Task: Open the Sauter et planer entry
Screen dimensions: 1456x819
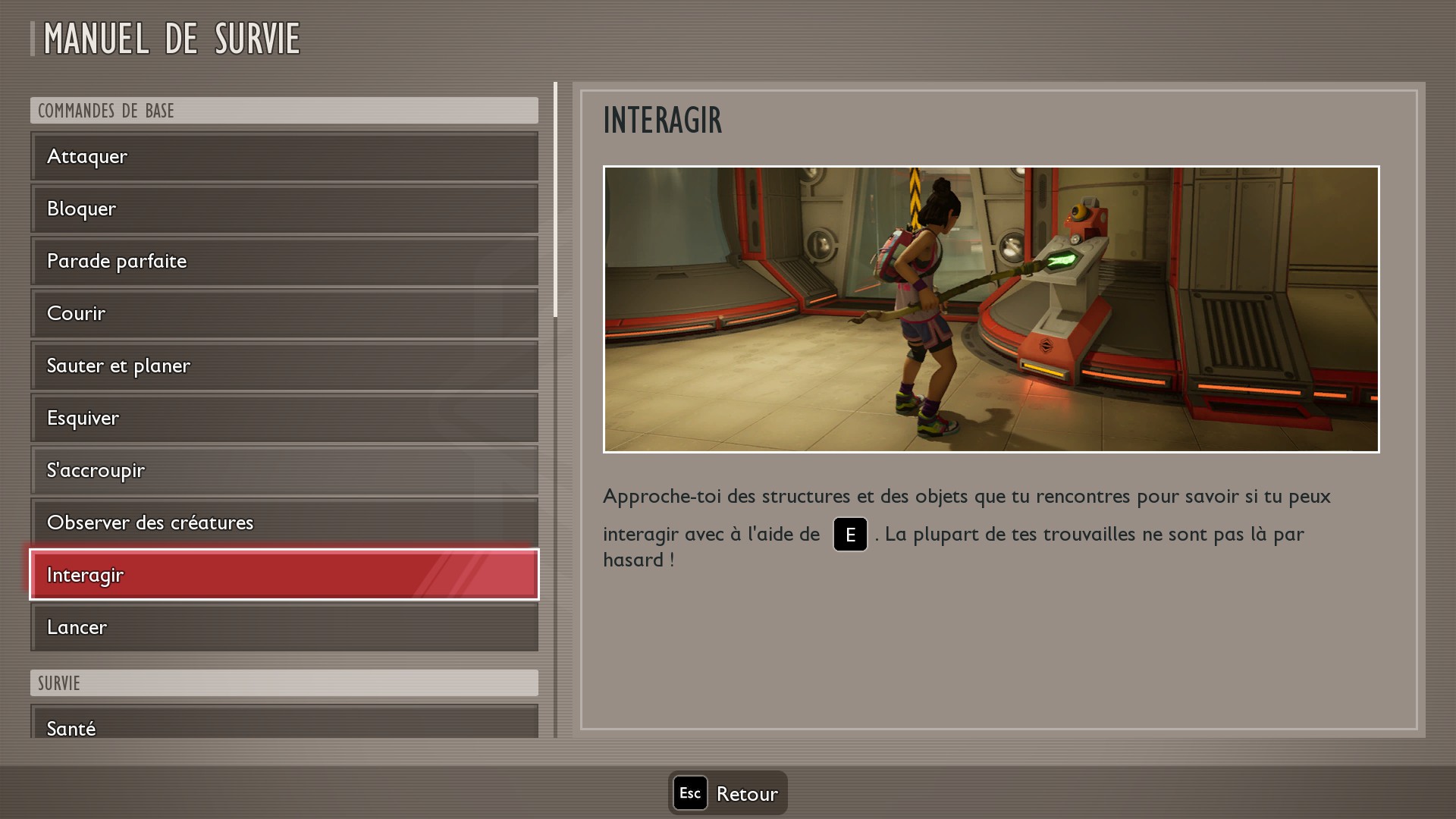Action: [x=284, y=366]
